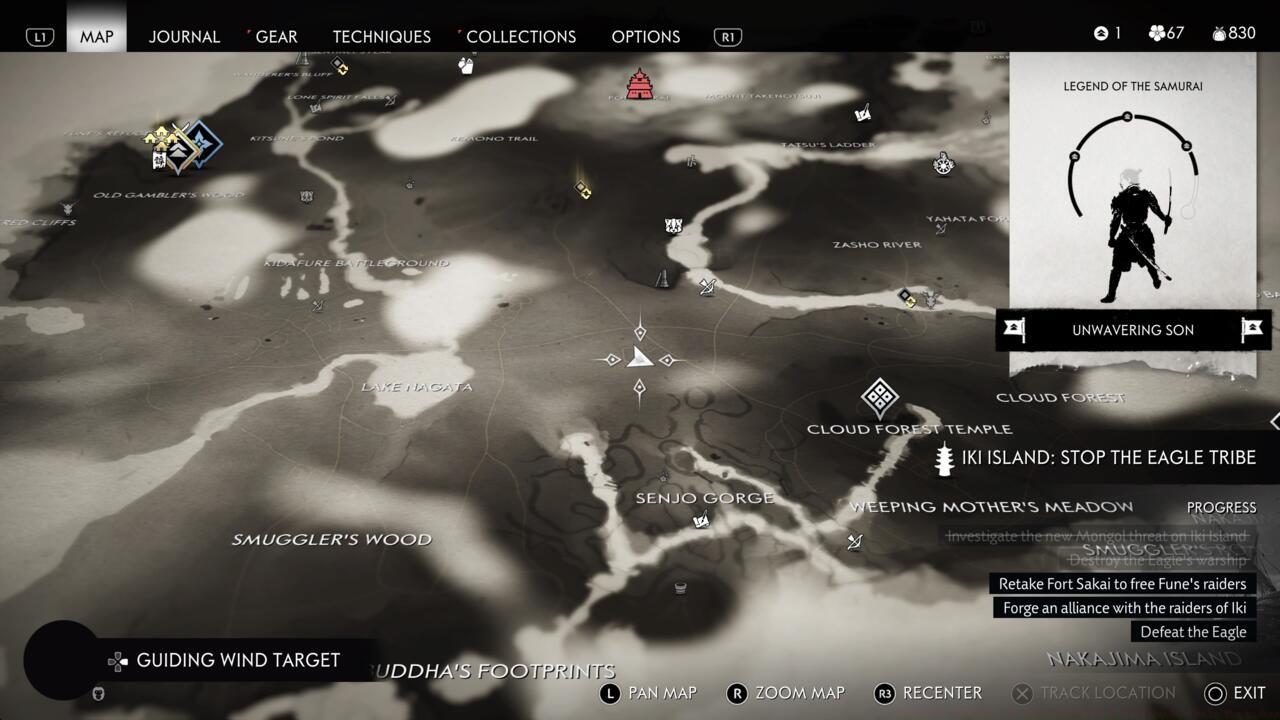
Task: Switch to the Journal tab
Action: point(184,36)
